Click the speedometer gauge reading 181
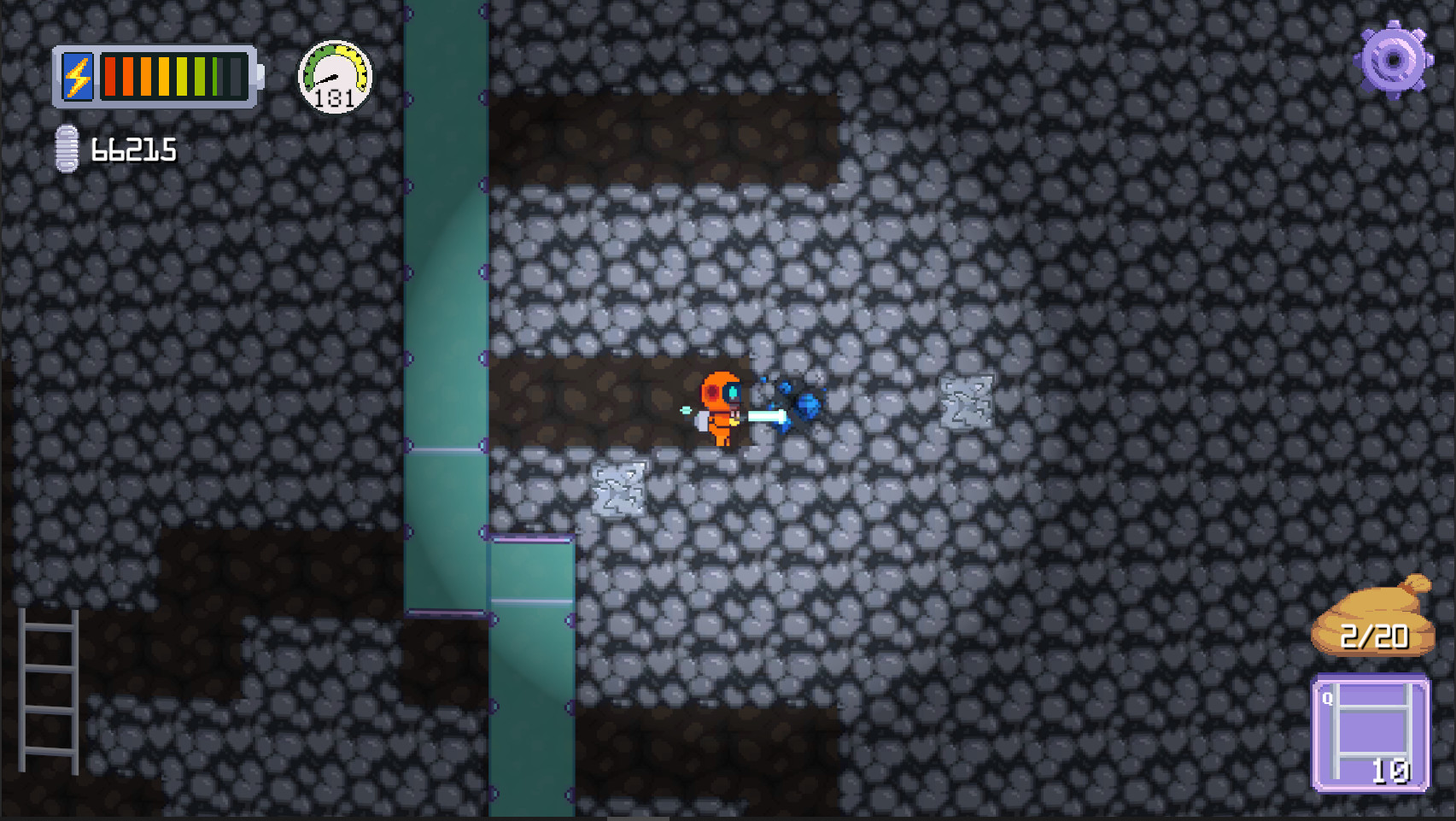The width and height of the screenshot is (1456, 821). [x=334, y=78]
